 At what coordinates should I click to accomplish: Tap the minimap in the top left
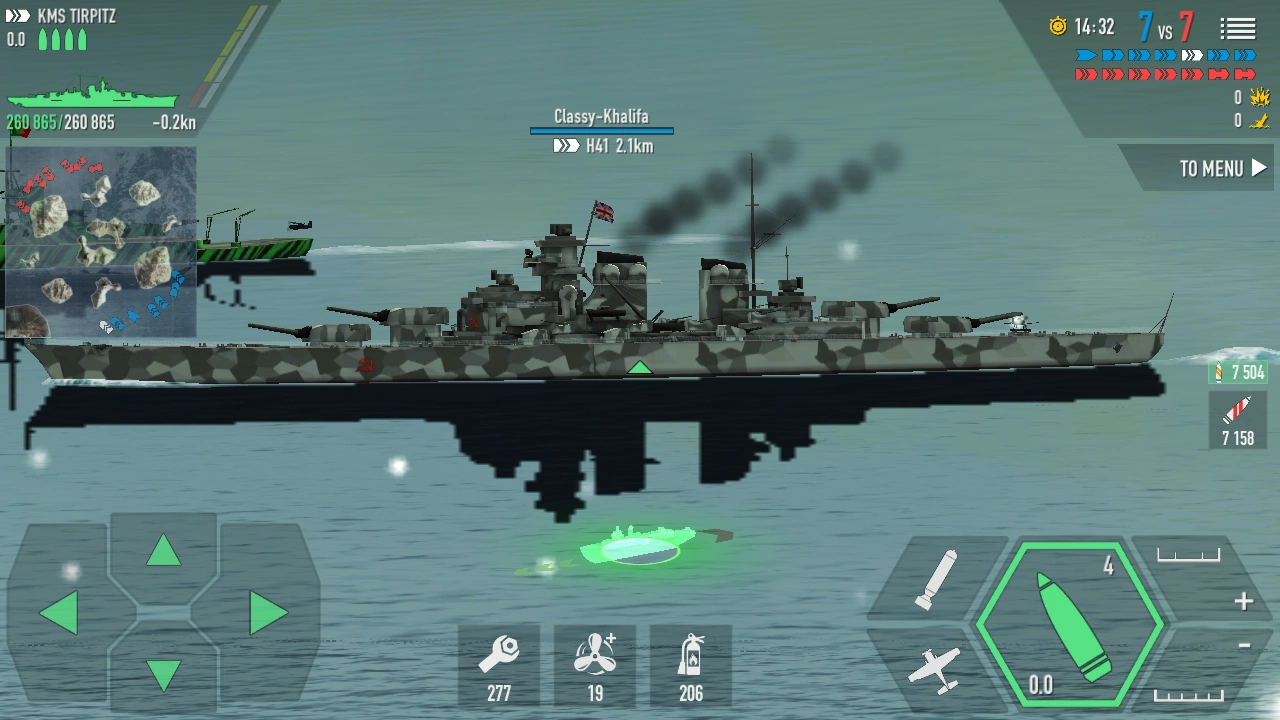tap(100, 240)
